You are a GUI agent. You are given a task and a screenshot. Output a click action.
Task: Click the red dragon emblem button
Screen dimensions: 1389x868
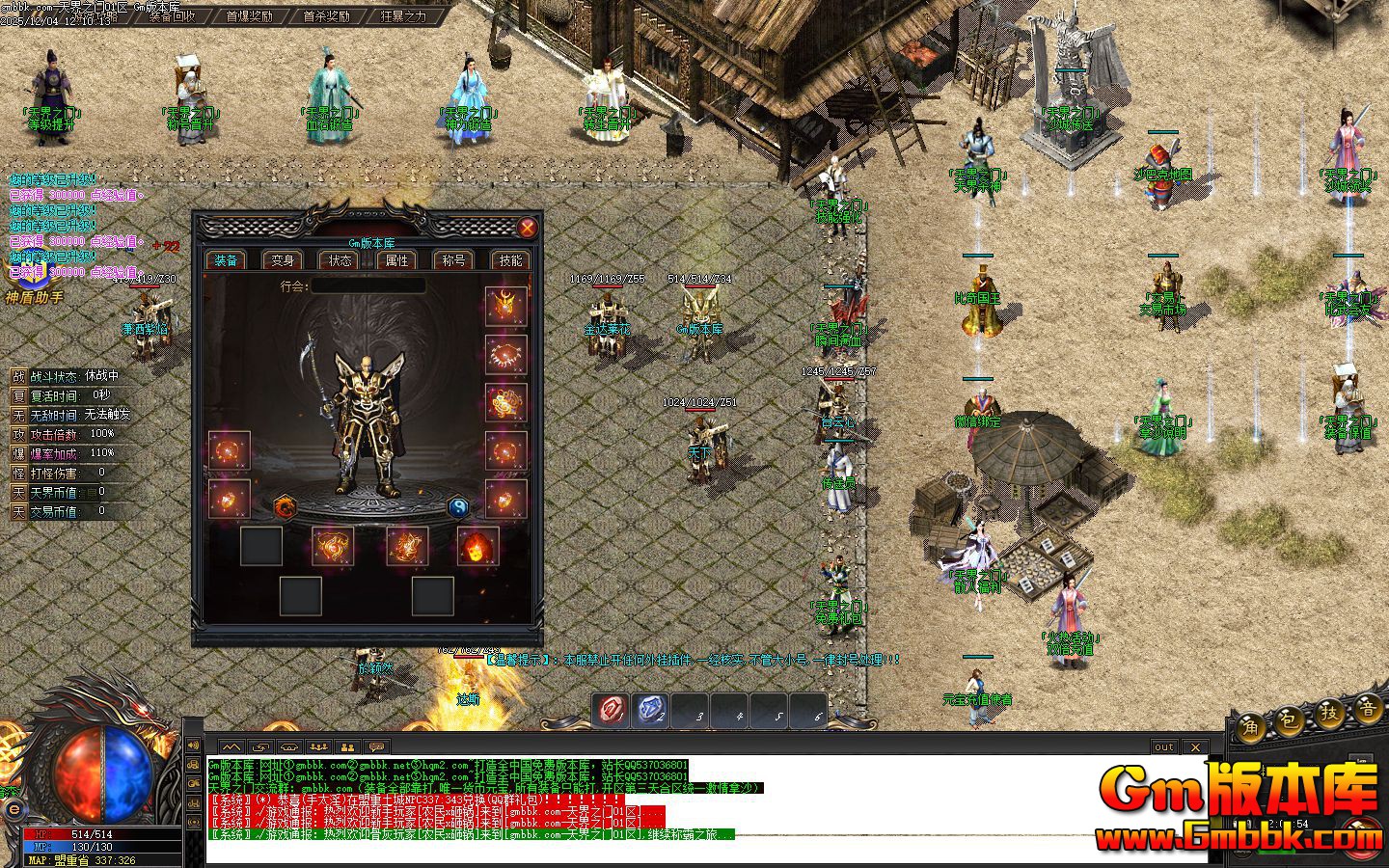tap(285, 505)
